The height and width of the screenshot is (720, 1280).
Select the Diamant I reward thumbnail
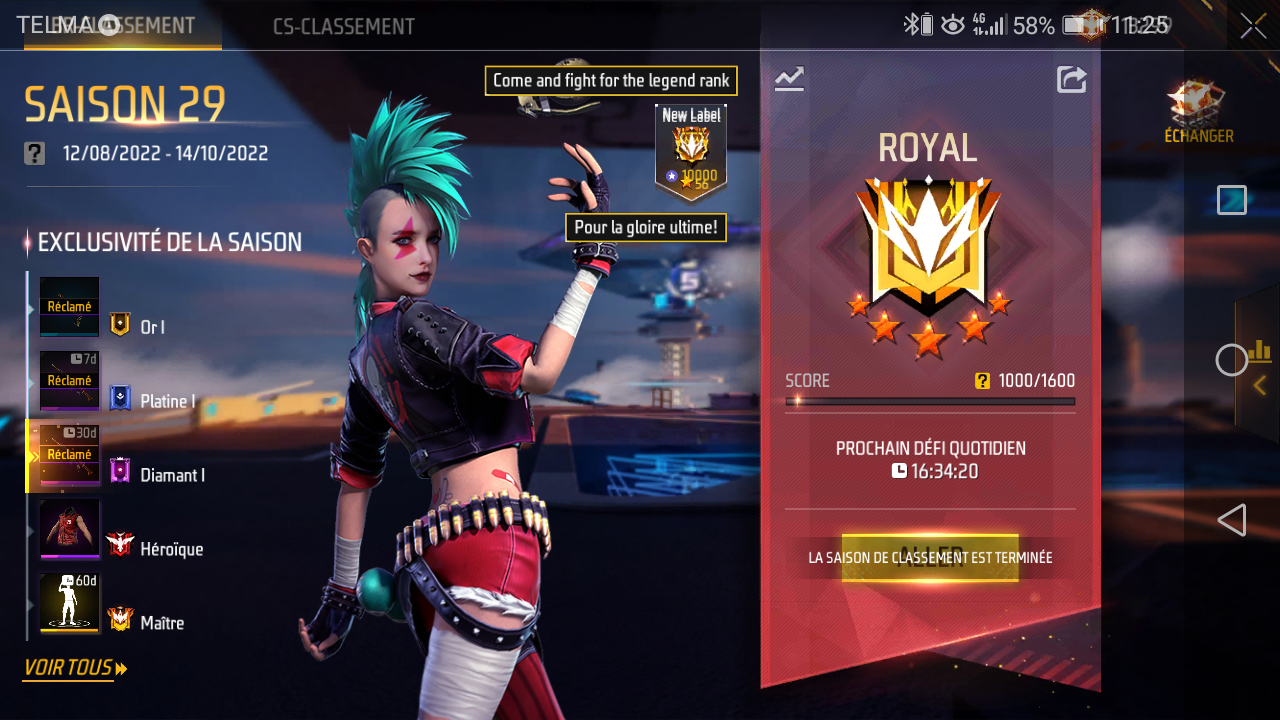(69, 455)
